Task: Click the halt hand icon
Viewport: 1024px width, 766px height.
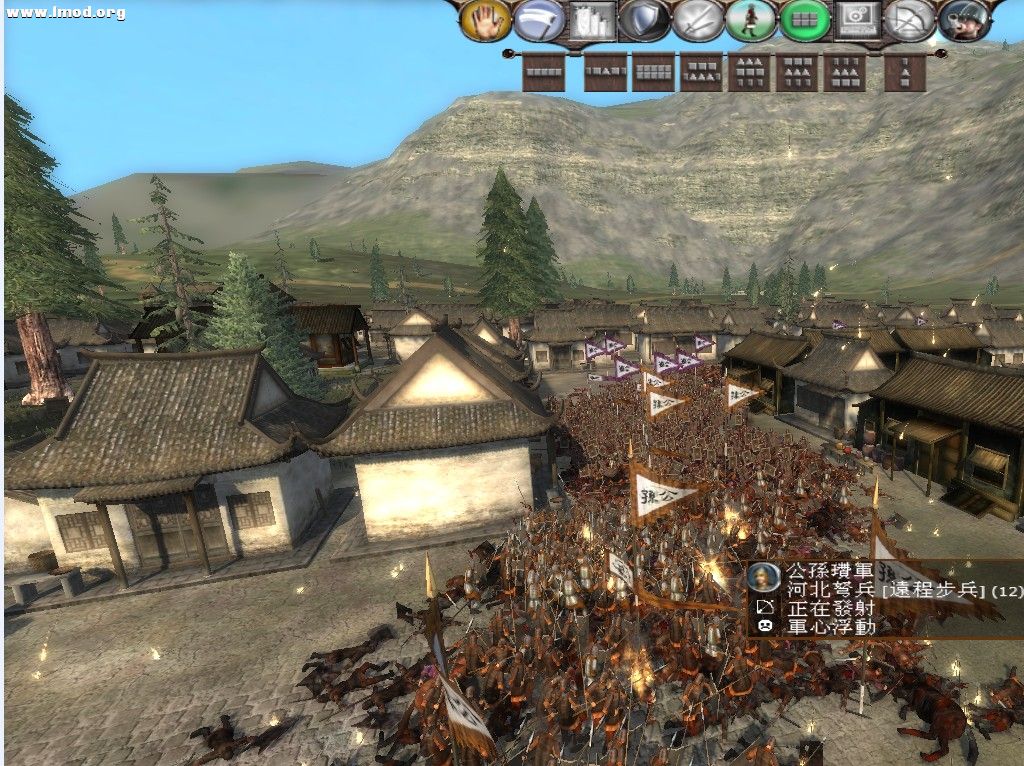Action: pos(486,21)
